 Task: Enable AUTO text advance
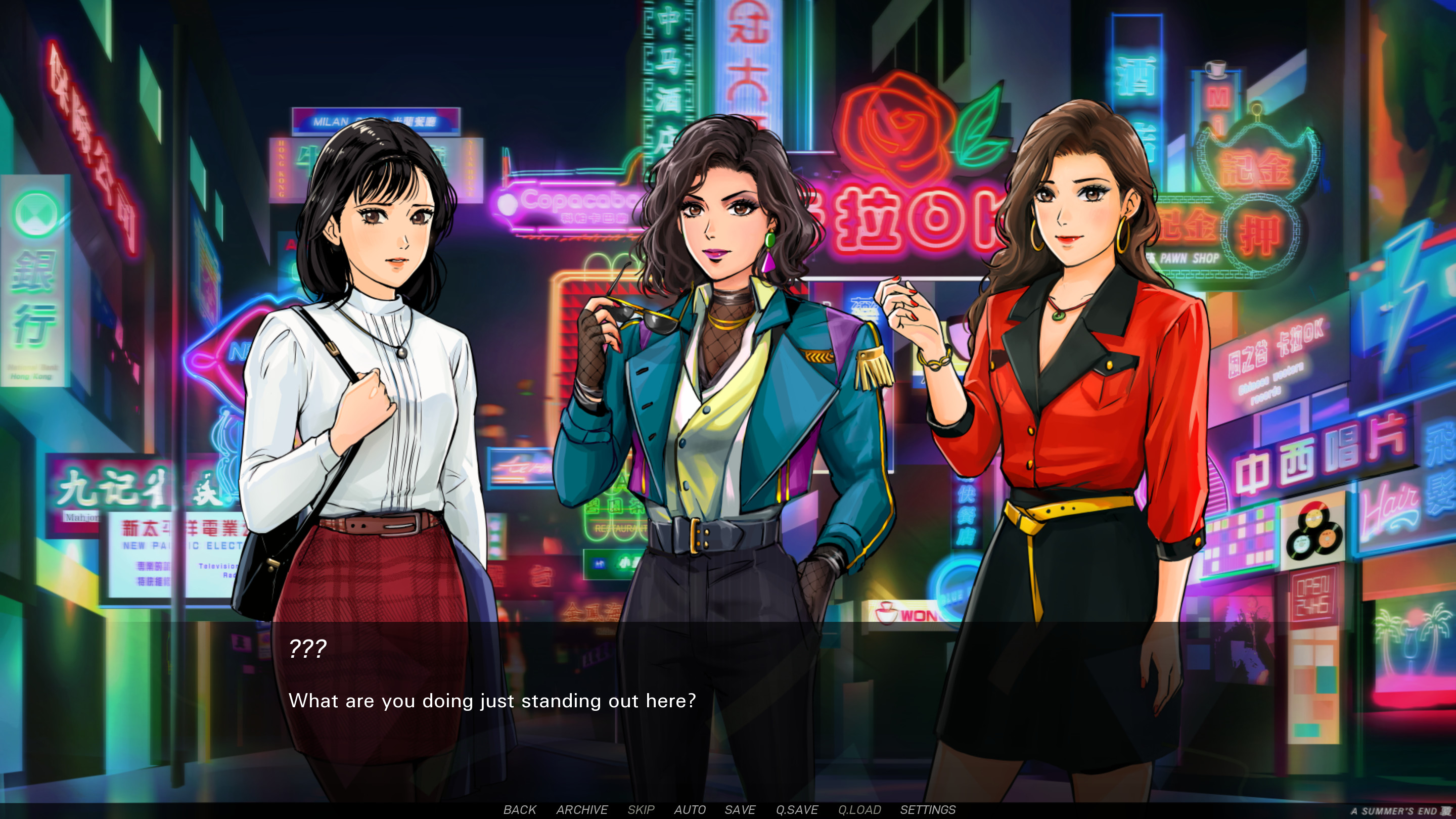[x=690, y=810]
